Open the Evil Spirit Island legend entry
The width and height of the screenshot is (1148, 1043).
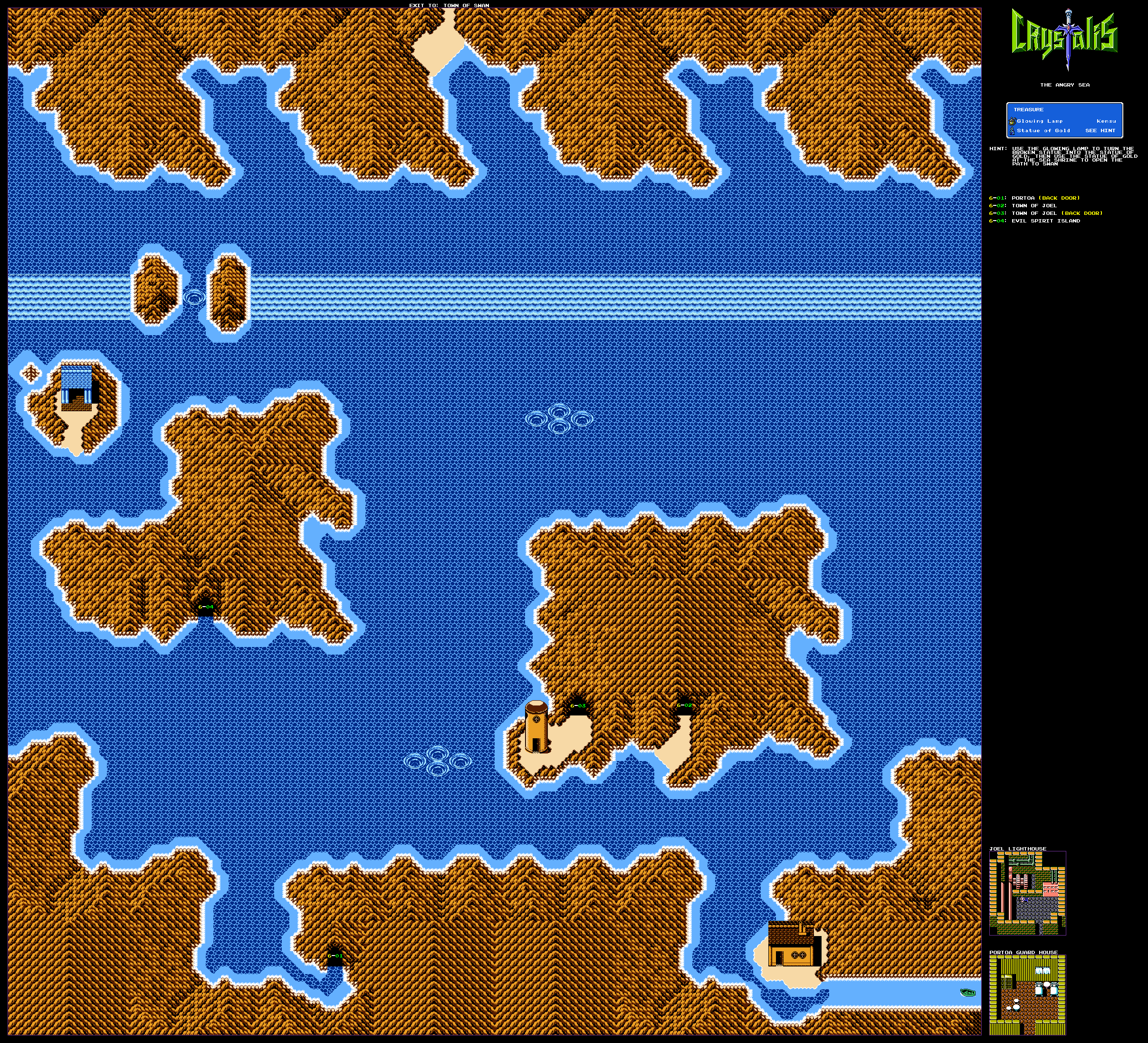(1034, 221)
